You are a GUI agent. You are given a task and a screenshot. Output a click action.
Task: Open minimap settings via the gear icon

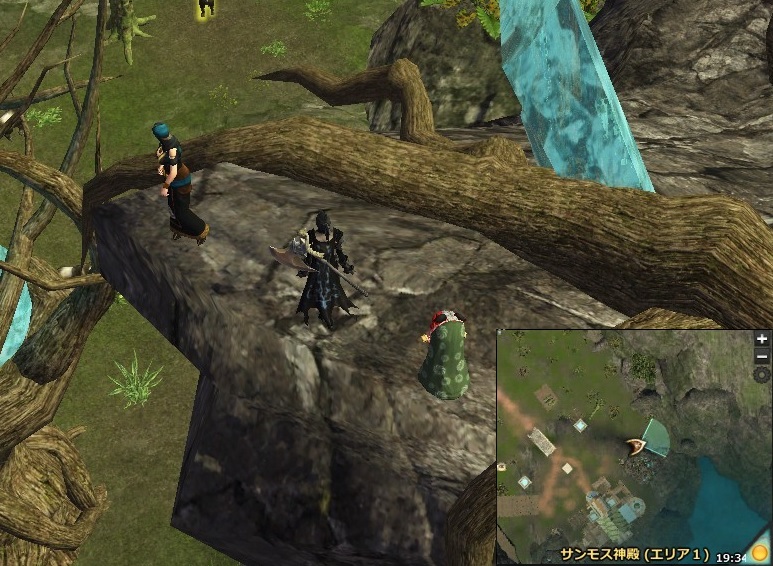click(763, 375)
